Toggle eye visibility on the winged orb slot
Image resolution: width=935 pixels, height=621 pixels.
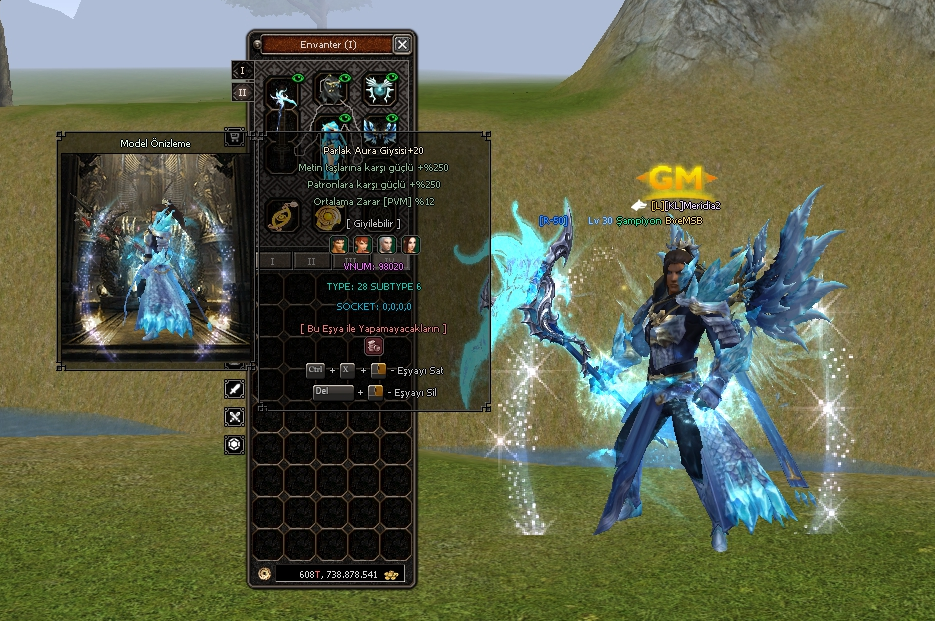pyautogui.click(x=392, y=78)
